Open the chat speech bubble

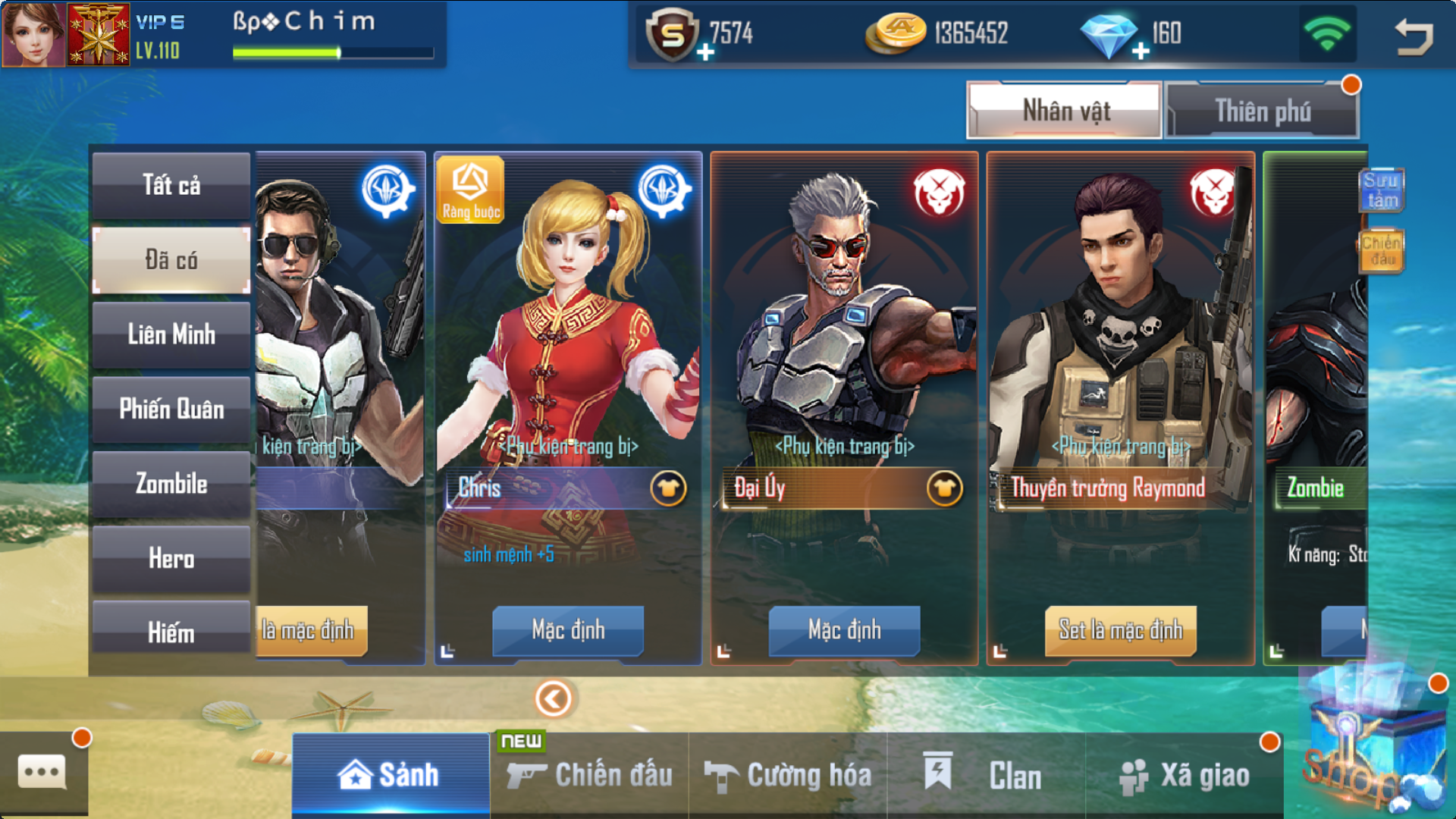42,772
